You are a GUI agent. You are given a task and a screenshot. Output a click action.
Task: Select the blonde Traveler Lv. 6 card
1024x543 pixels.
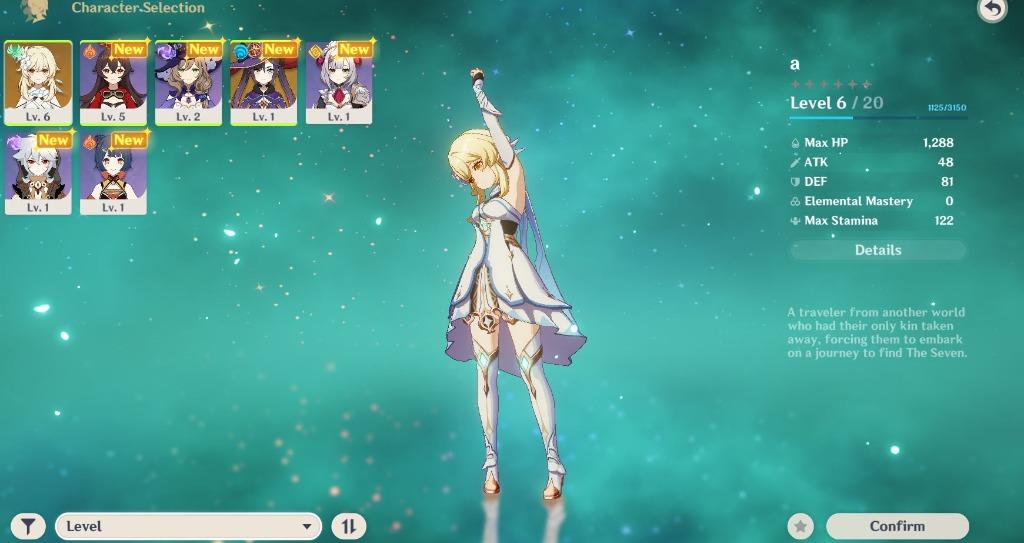[x=38, y=82]
